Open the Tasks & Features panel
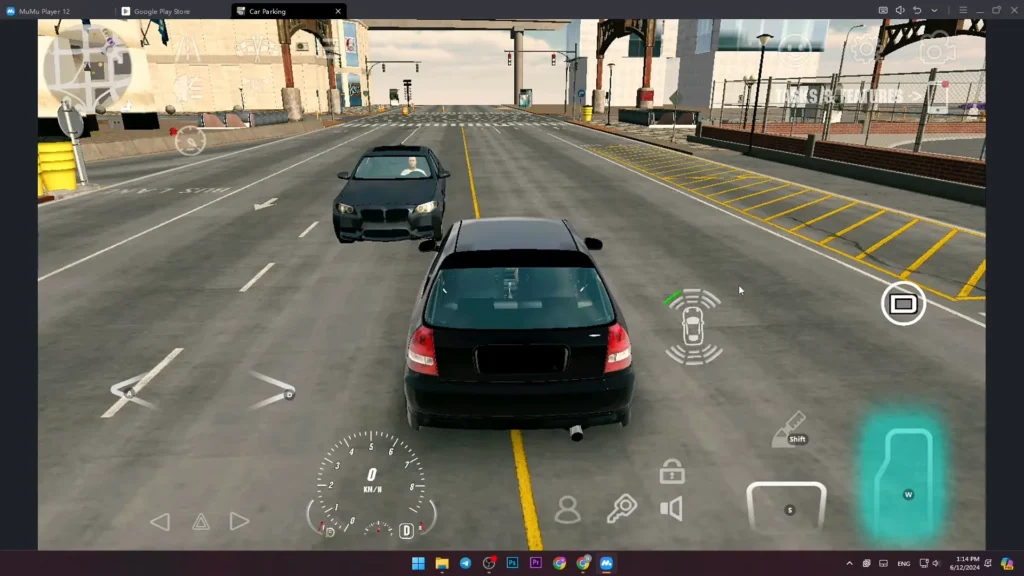This screenshot has height=576, width=1024. tap(848, 96)
